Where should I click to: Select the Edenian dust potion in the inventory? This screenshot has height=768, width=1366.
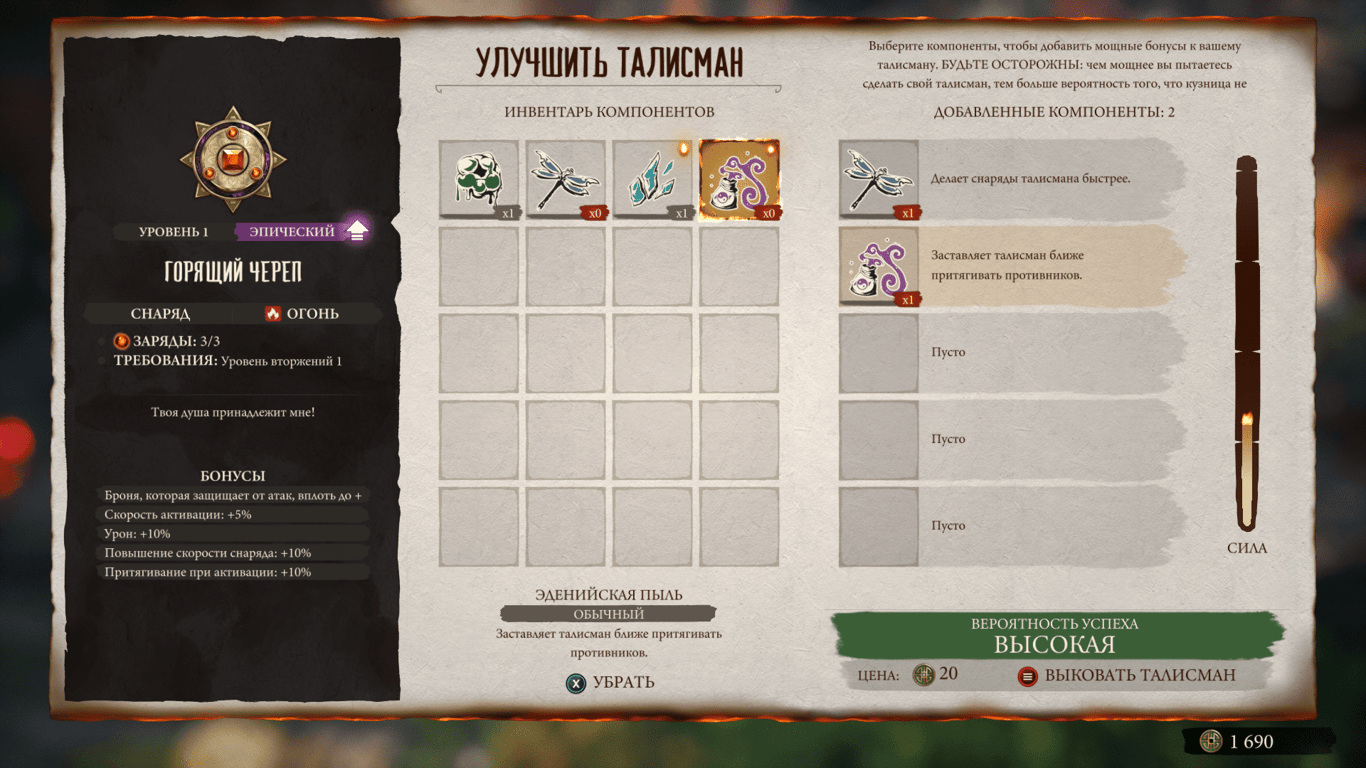point(739,179)
